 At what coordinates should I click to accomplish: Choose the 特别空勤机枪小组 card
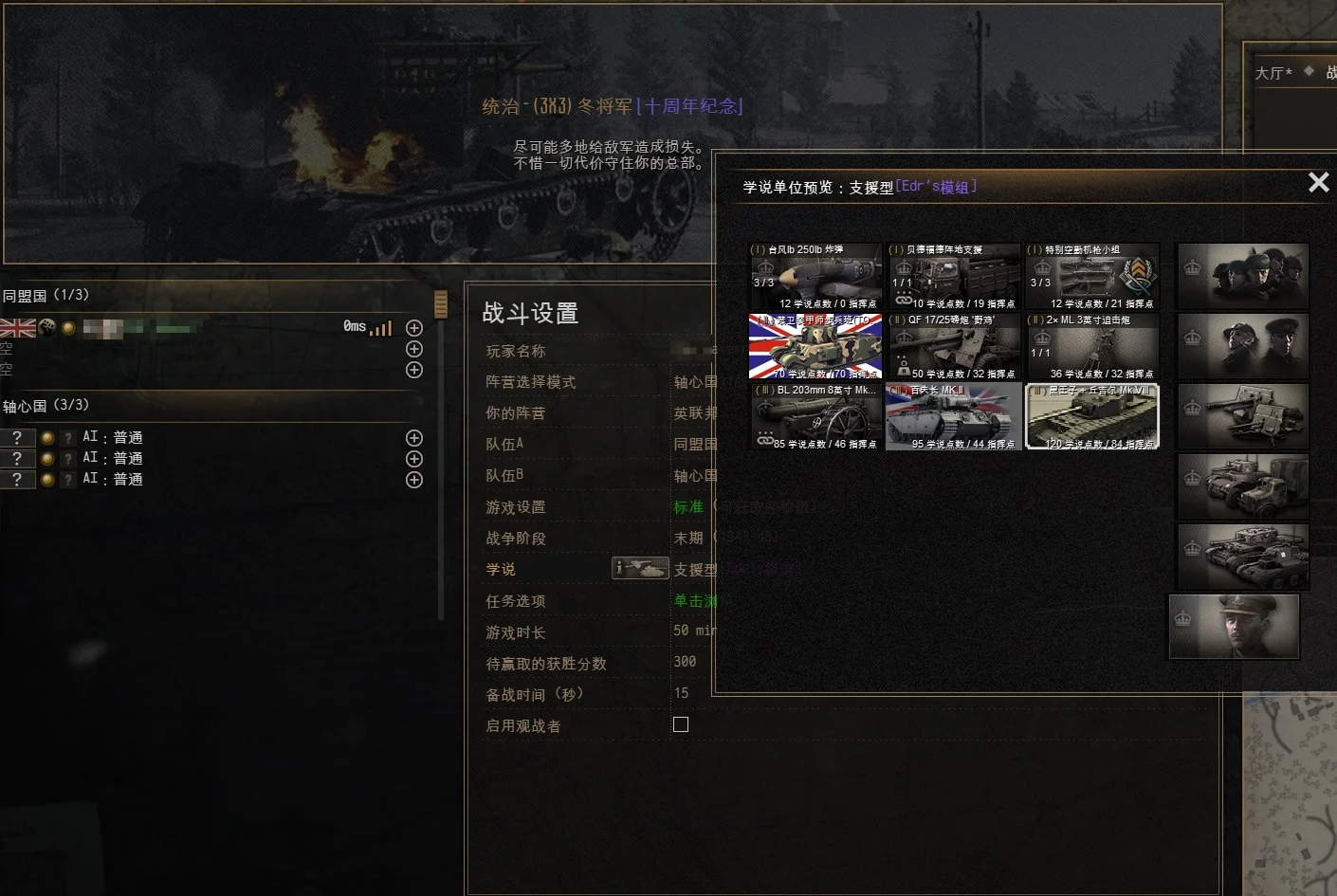pos(1092,277)
